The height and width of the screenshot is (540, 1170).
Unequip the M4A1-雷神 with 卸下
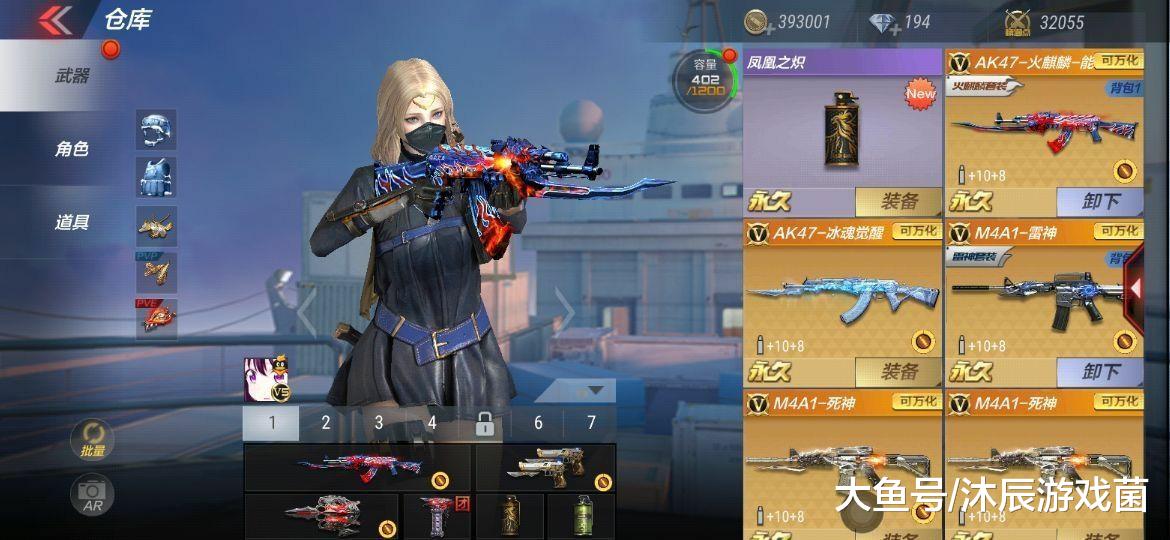[1099, 372]
